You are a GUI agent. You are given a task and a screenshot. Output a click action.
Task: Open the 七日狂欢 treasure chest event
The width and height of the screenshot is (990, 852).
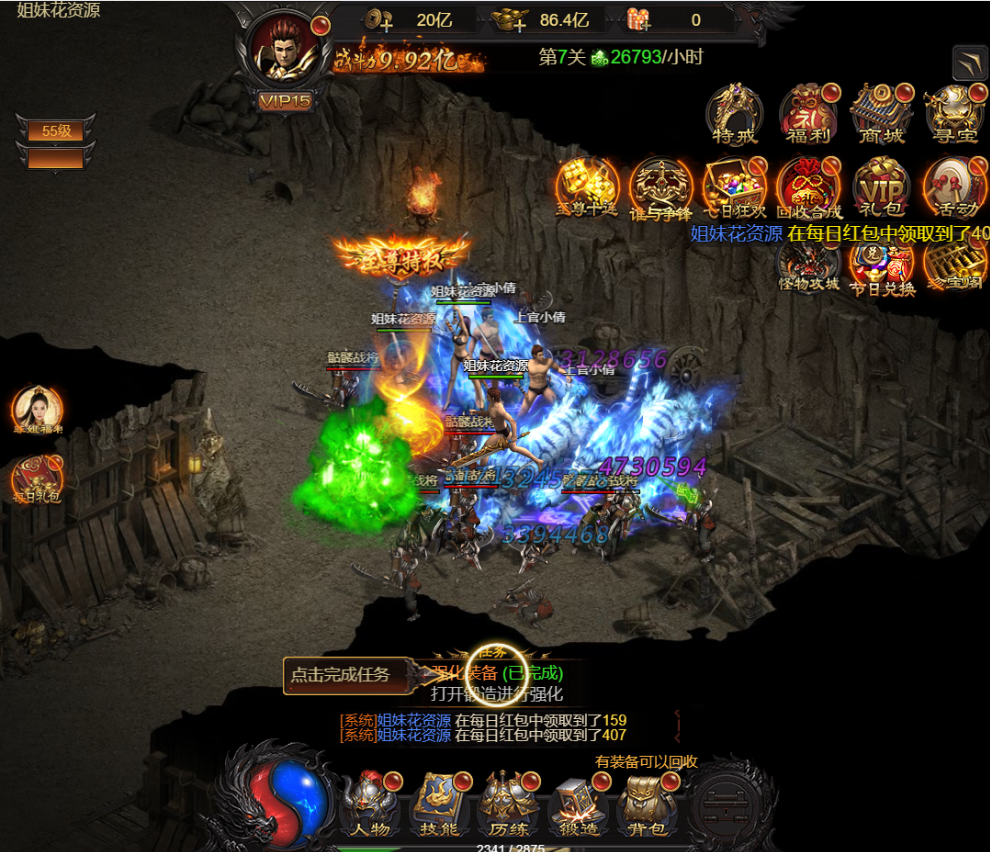(x=735, y=187)
